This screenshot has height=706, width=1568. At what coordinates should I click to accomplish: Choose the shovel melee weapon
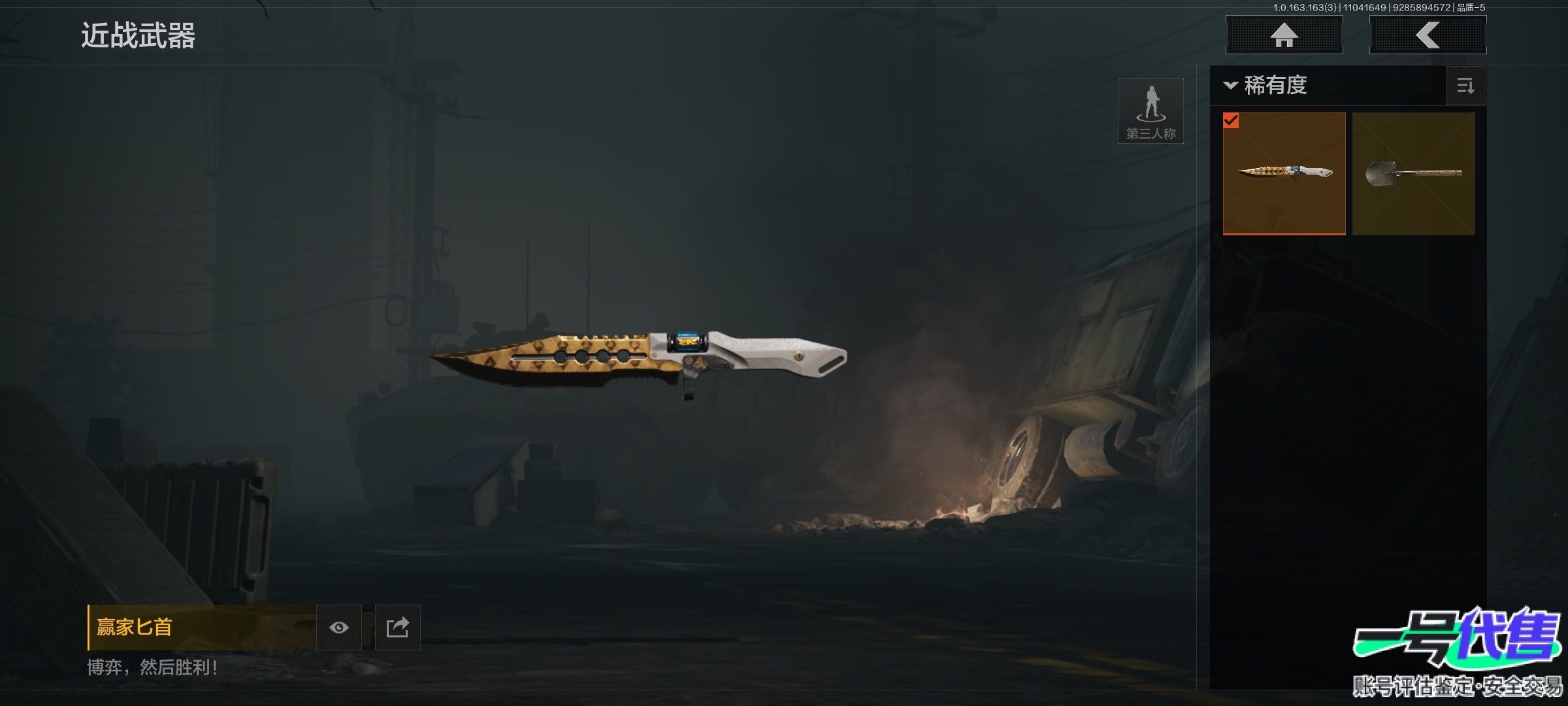[1413, 173]
